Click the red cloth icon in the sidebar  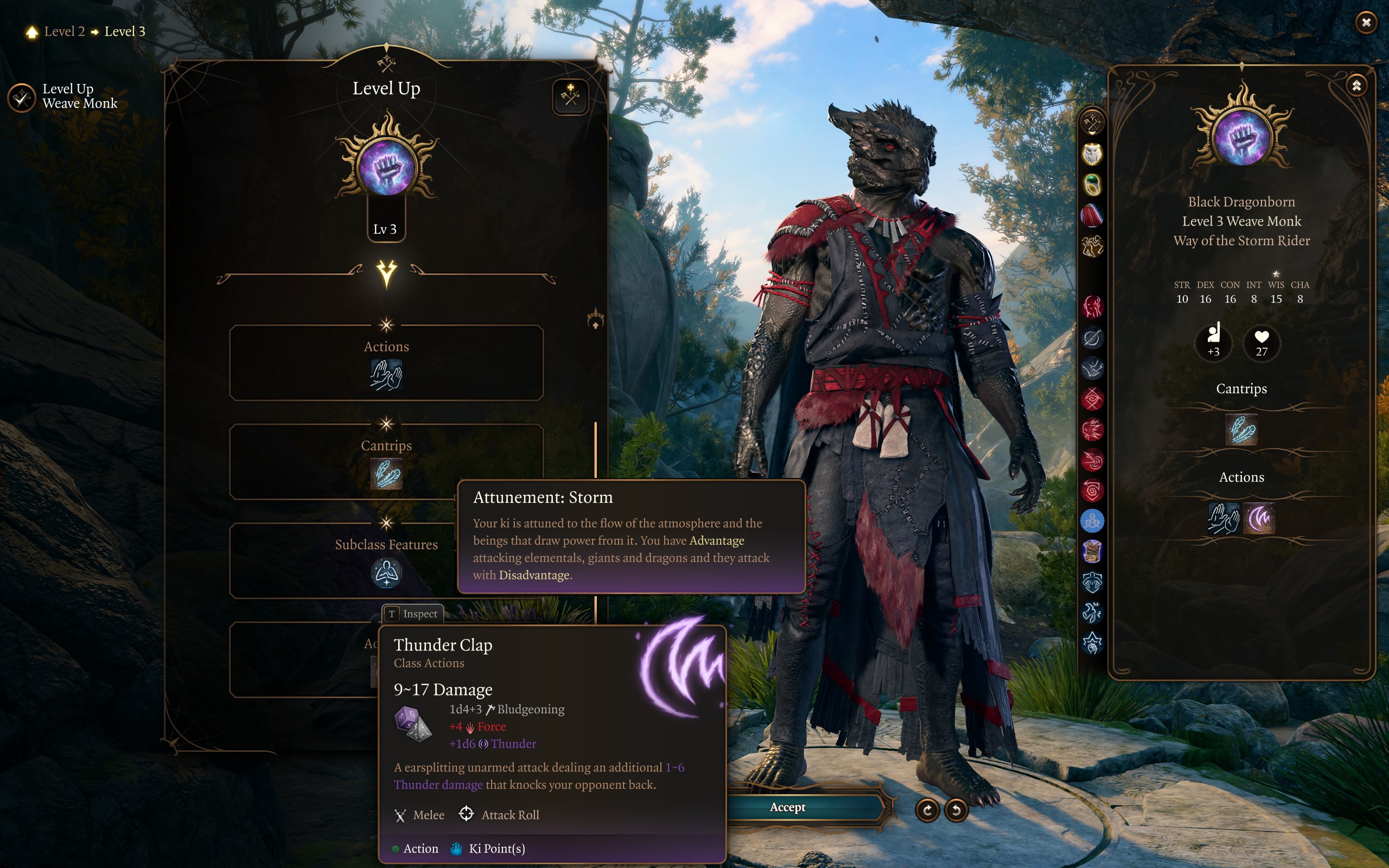tap(1092, 216)
